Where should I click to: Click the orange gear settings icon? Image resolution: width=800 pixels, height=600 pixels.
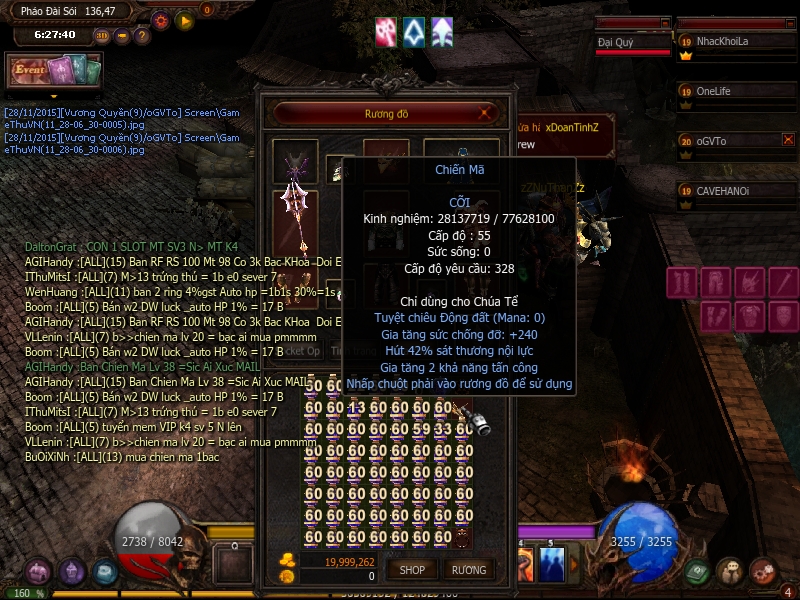pyautogui.click(x=161, y=20)
